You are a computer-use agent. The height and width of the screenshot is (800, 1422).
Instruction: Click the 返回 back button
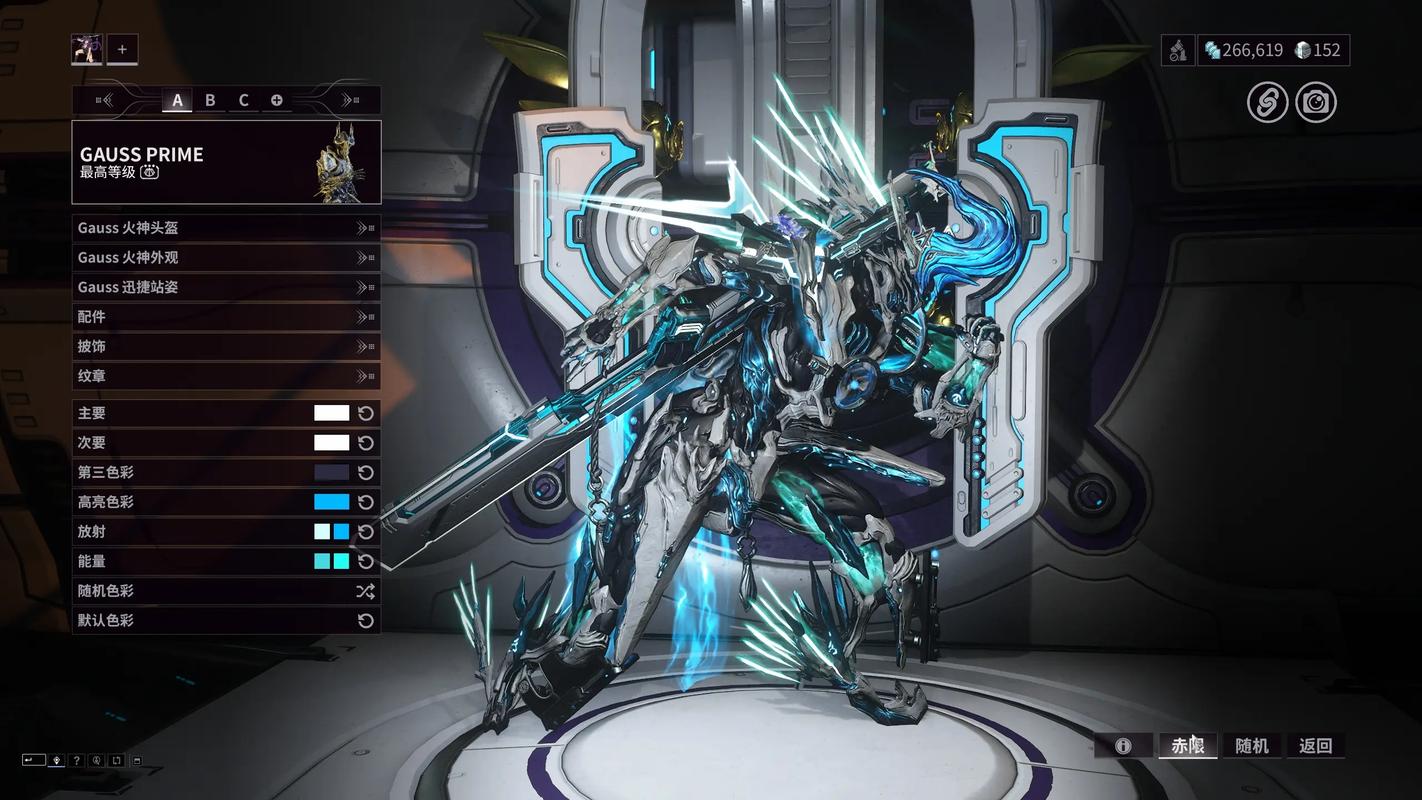tap(1315, 746)
